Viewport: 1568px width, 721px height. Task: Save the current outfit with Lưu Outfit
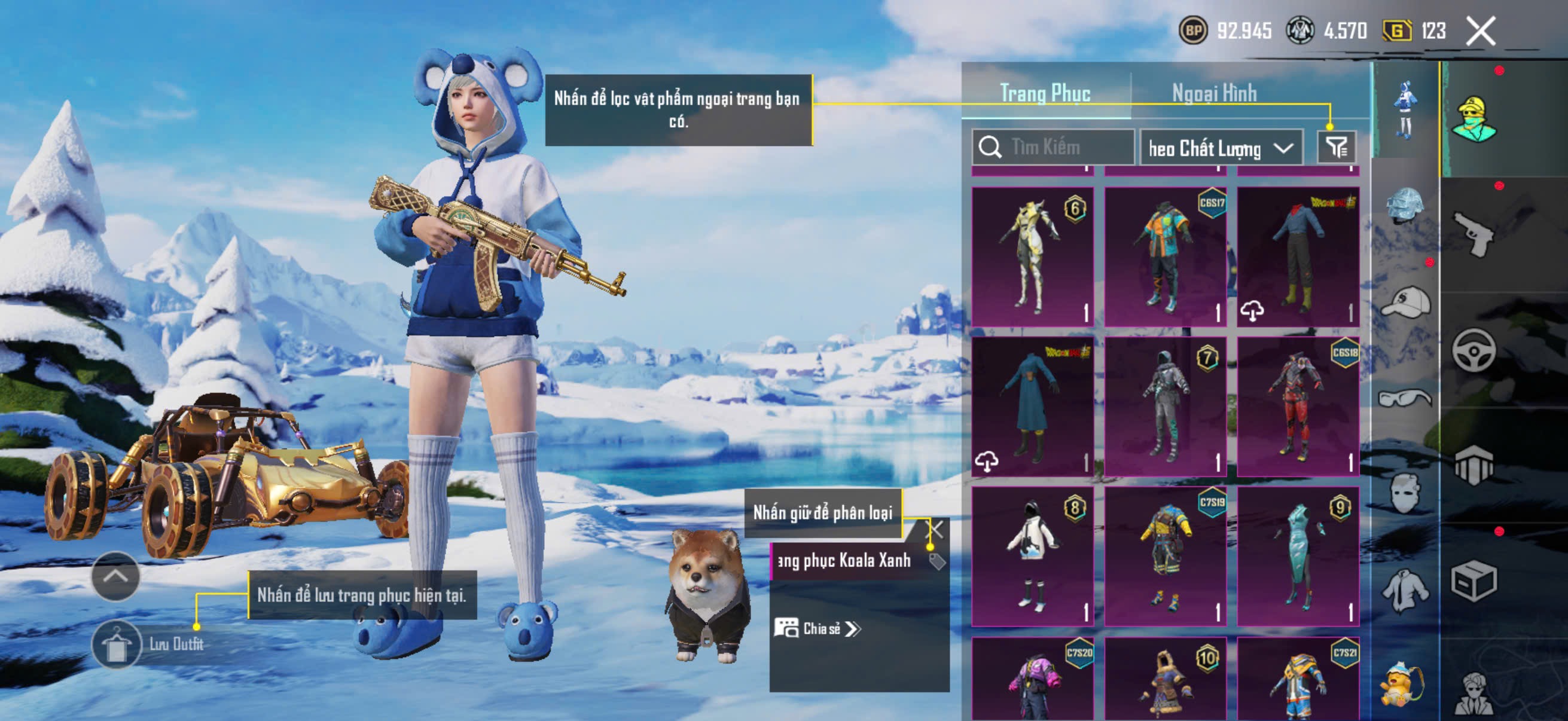(x=117, y=645)
